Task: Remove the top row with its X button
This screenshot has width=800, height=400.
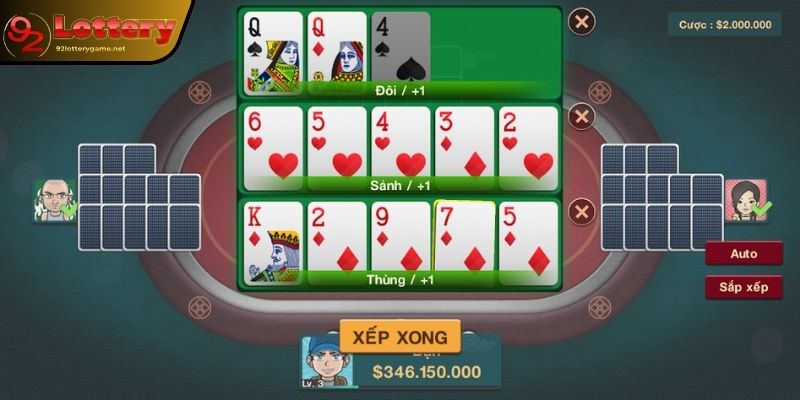Action: coord(582,20)
